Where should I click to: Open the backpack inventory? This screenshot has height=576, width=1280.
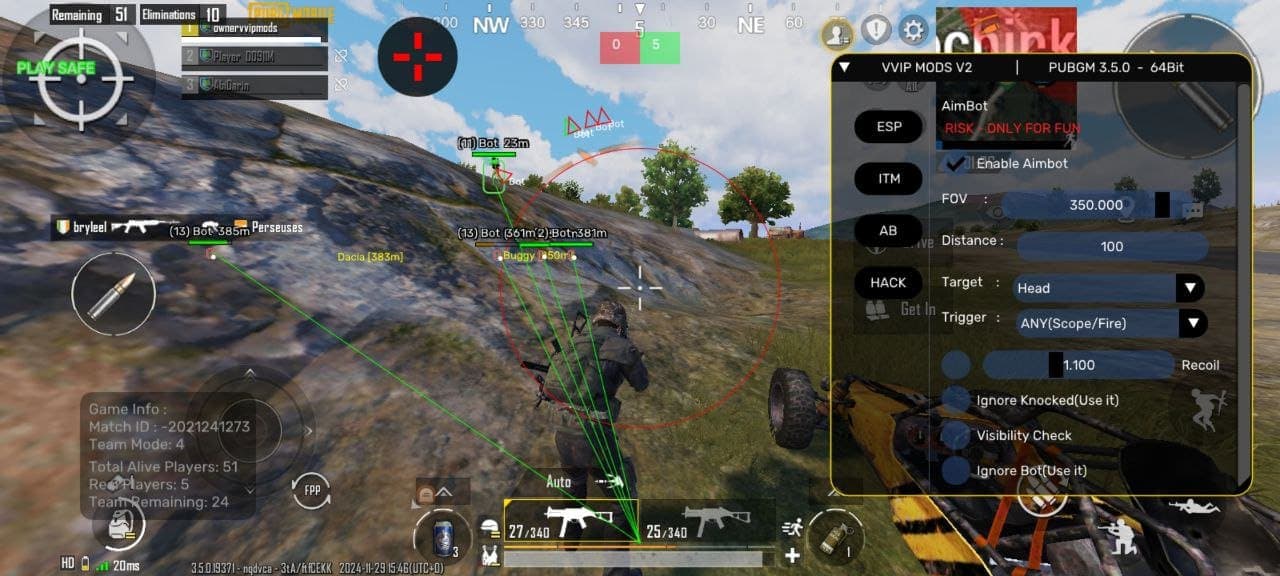click(119, 521)
